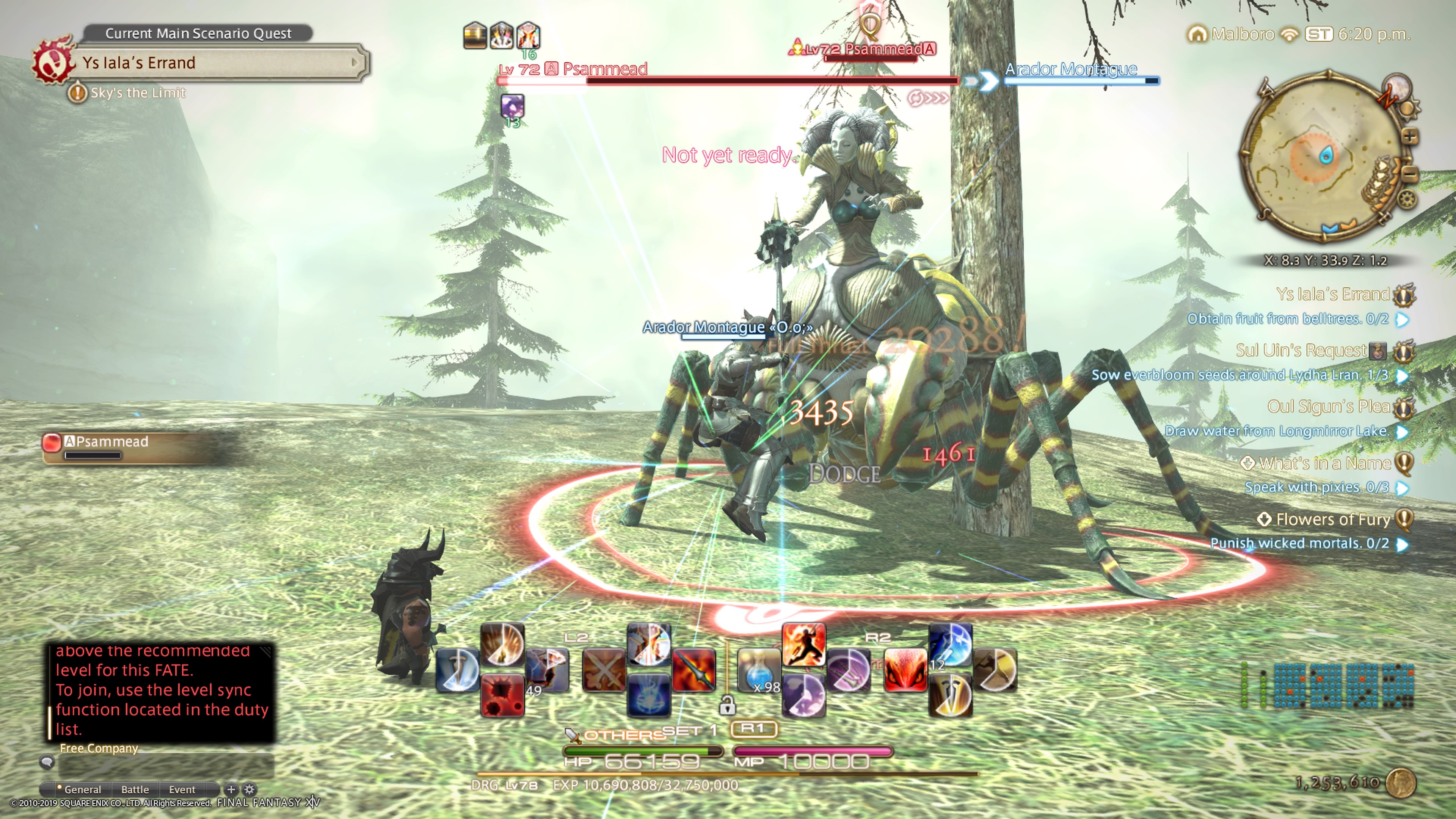Select the General chat tab
Viewport: 1456px width, 819px height.
coord(83,789)
